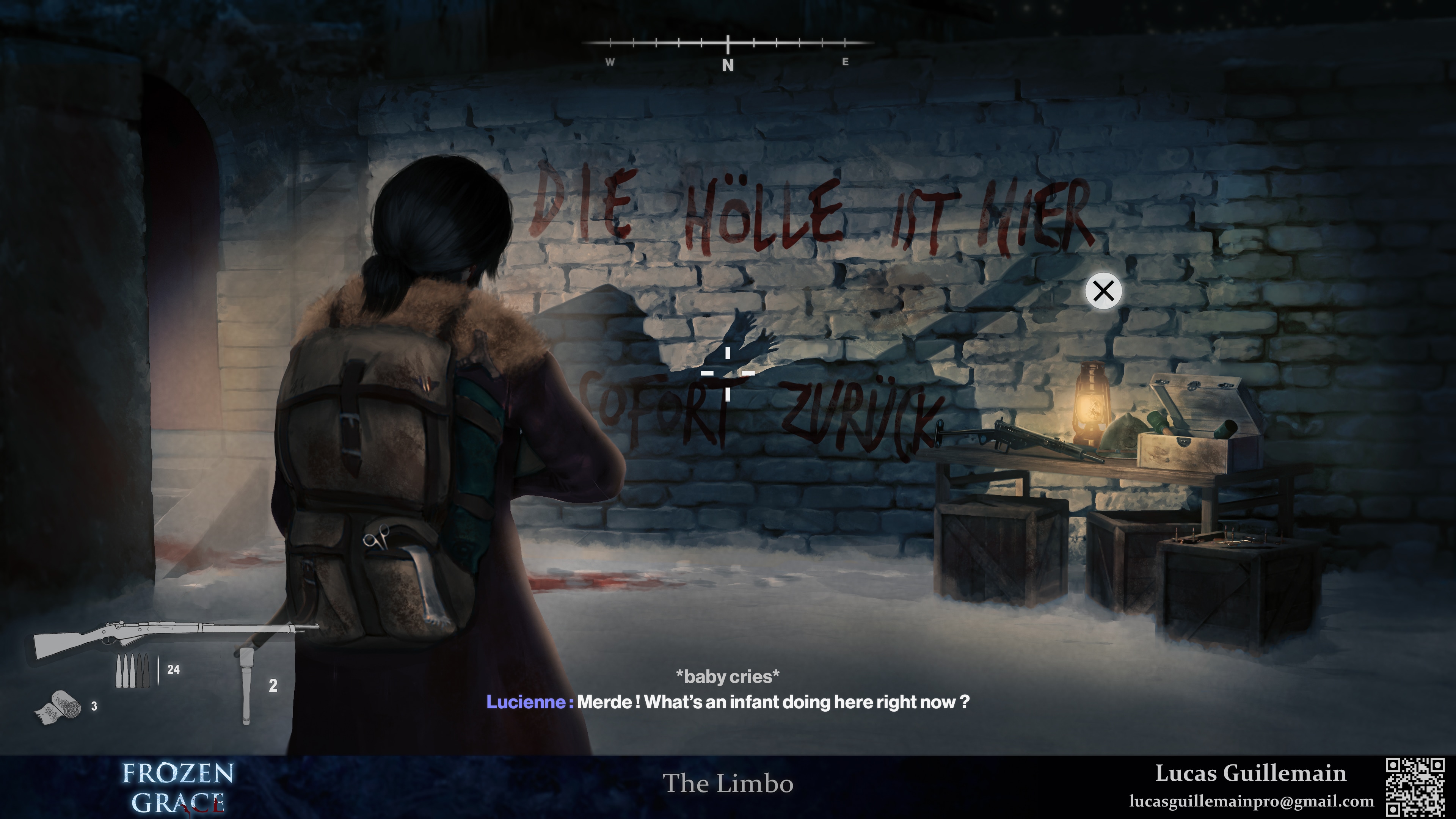Viewport: 1456px width, 819px height.
Task: Click the lucasguillemainpro@gmail.com email address
Action: coord(1251,802)
